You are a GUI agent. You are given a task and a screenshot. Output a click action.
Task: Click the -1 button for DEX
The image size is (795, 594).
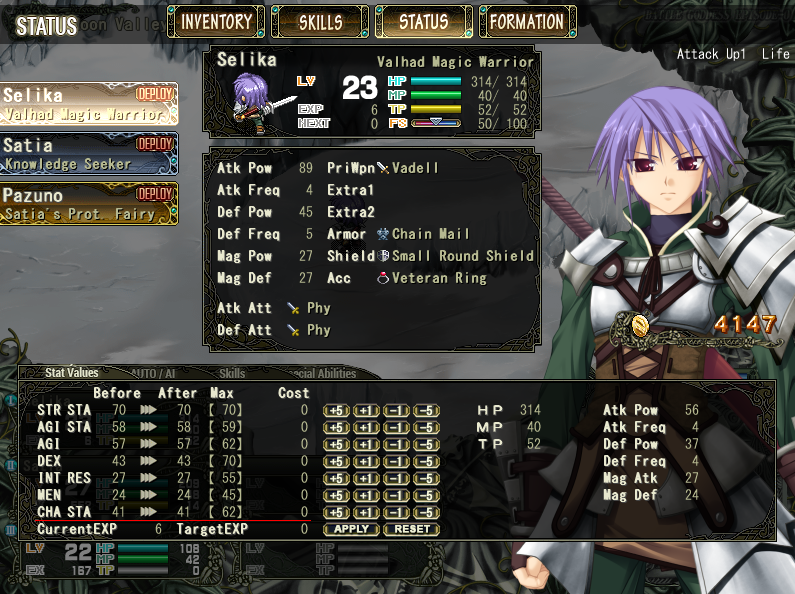click(x=397, y=461)
